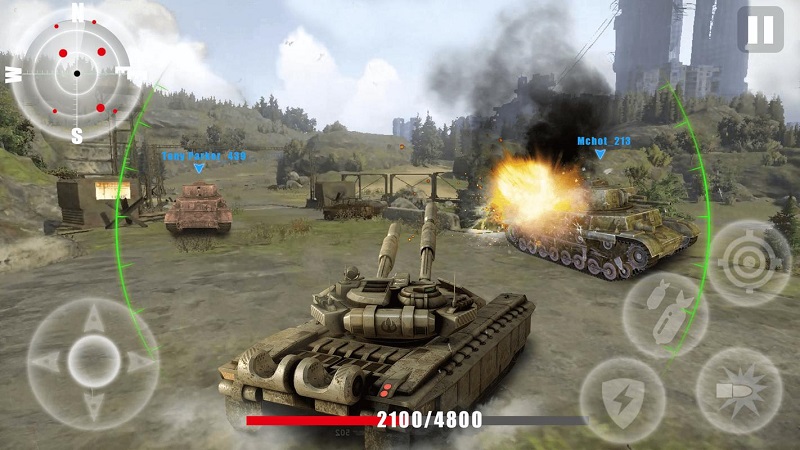Pause the game with the top-right button
This screenshot has width=800, height=450.
760,30
